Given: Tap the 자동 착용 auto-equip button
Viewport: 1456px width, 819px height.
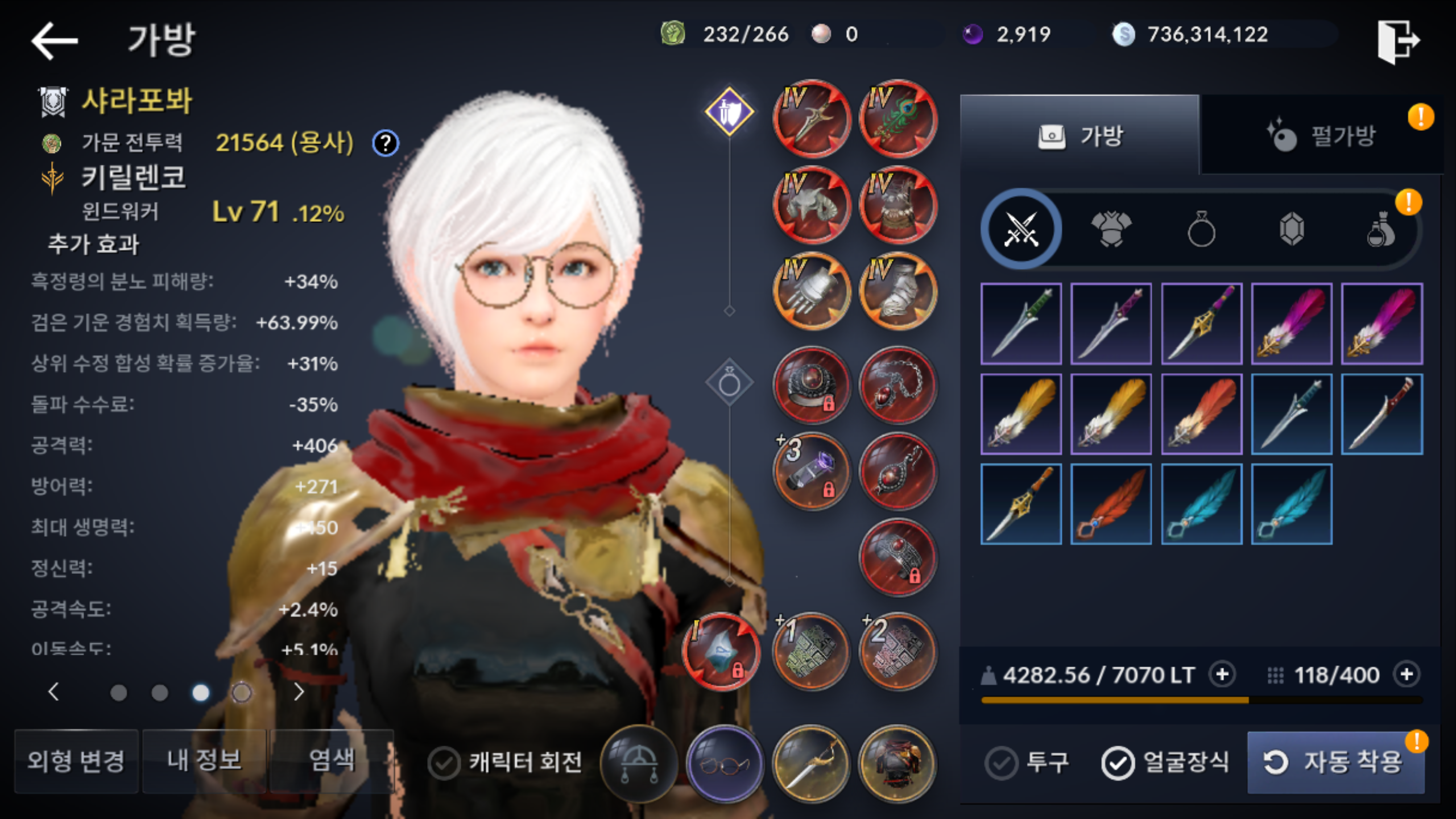Looking at the screenshot, I should click(x=1335, y=762).
